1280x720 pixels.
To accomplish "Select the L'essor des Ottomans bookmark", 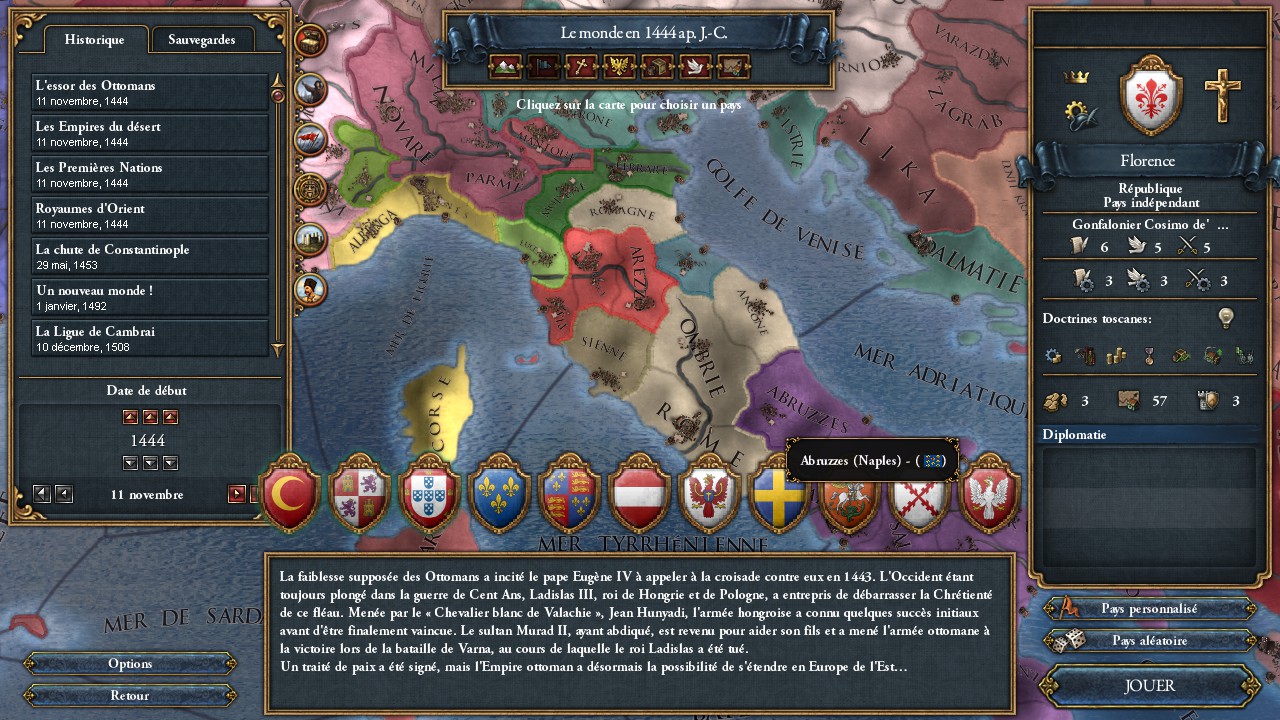I will [150, 92].
